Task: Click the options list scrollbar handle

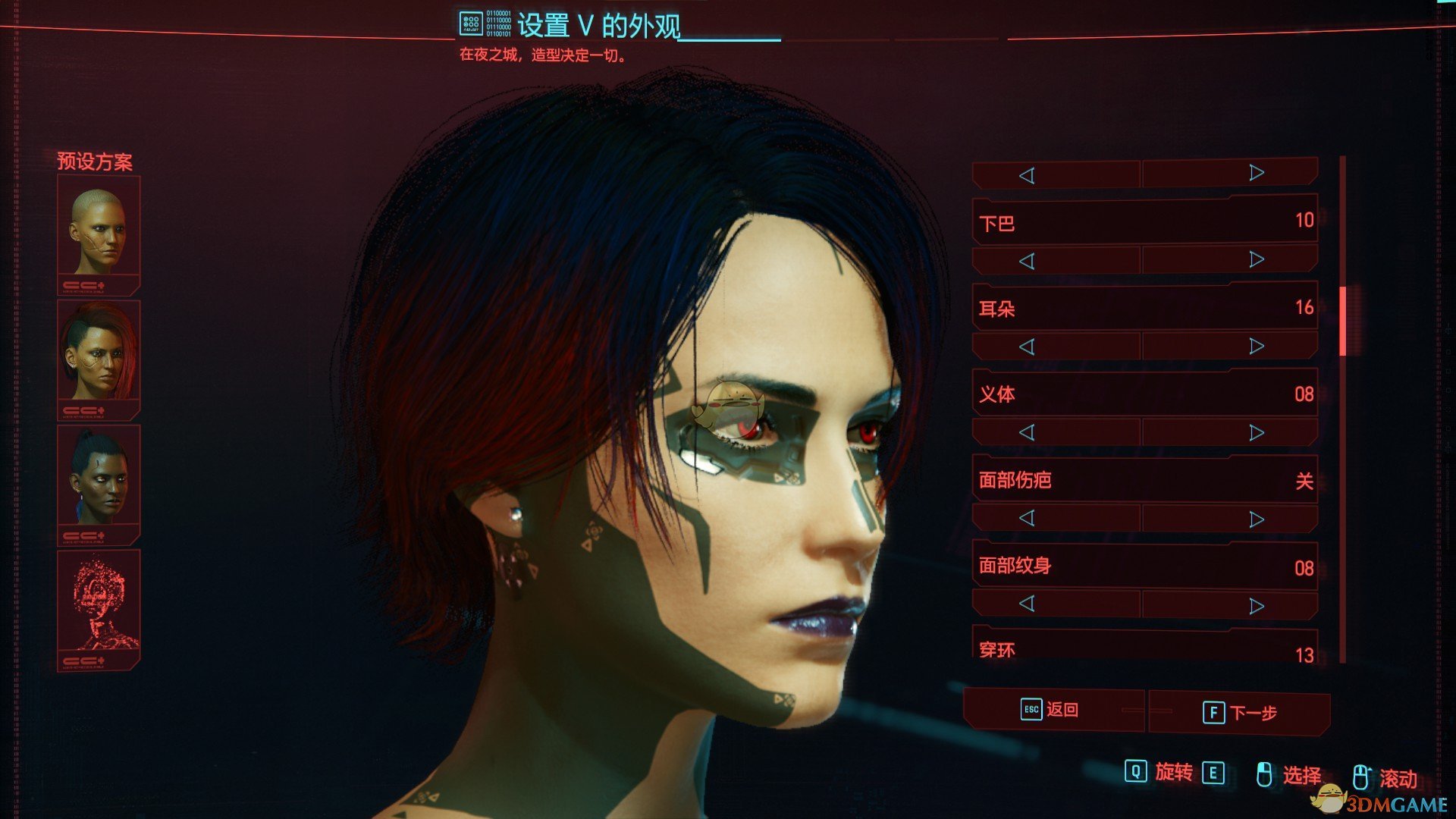Action: coord(1342,321)
